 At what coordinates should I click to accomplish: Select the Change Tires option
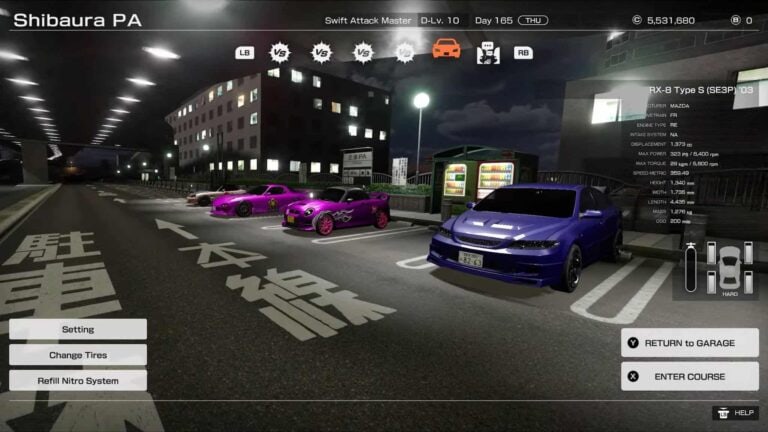78,355
